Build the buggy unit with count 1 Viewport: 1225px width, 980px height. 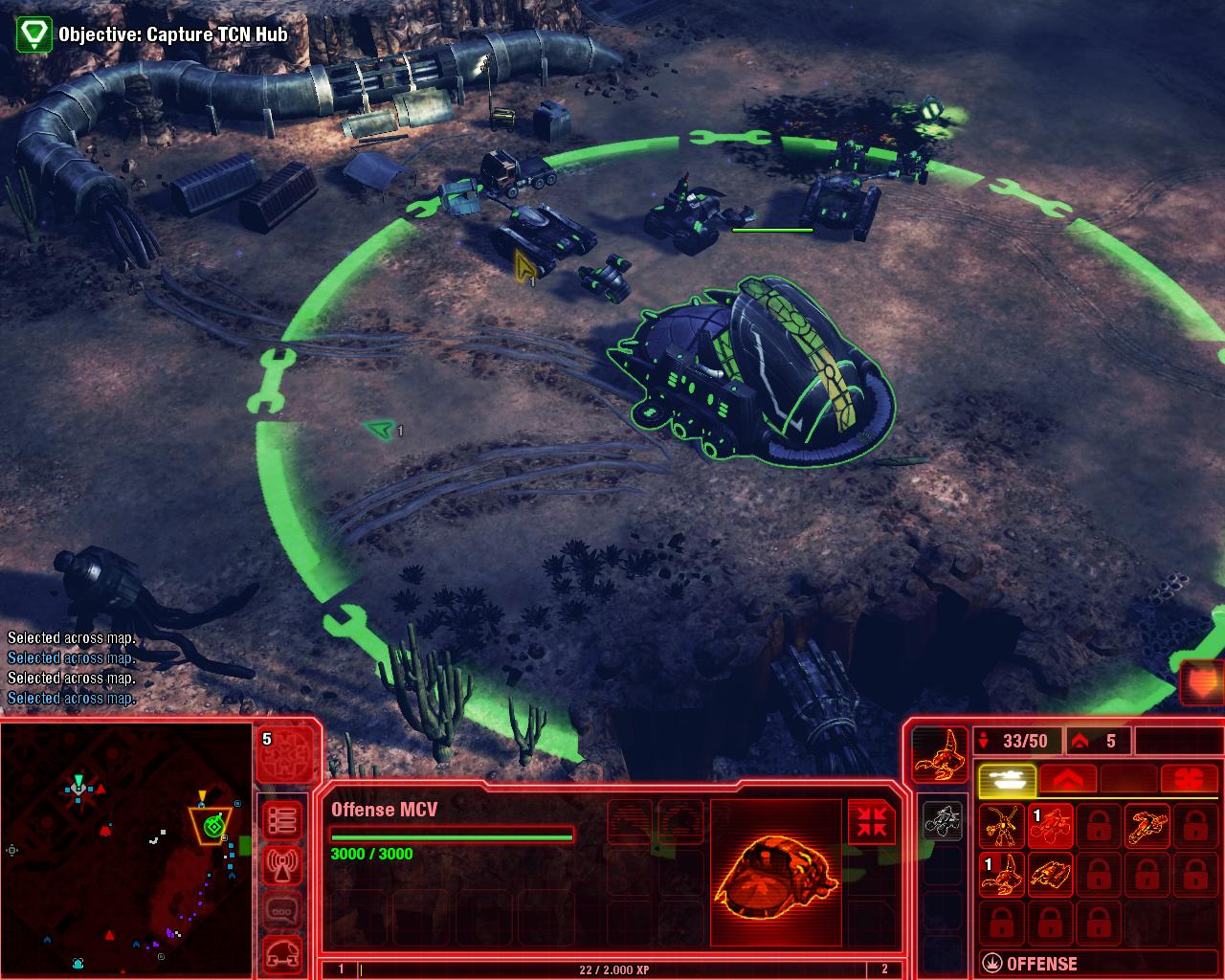(x=1050, y=826)
